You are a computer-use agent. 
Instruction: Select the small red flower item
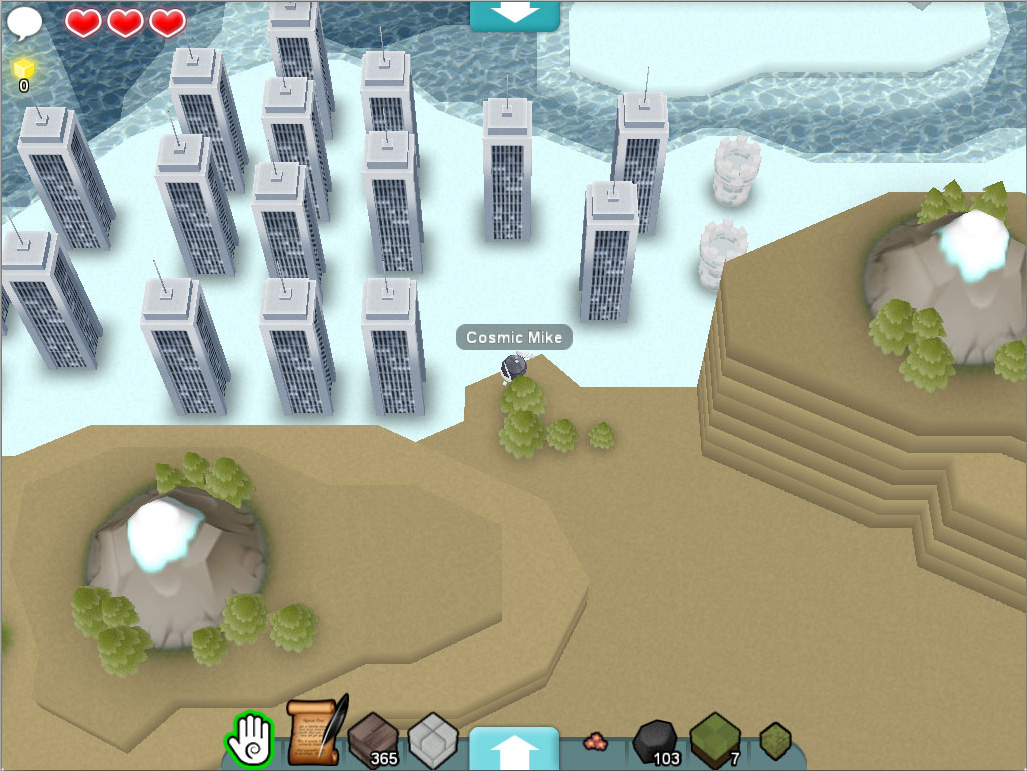coord(596,742)
